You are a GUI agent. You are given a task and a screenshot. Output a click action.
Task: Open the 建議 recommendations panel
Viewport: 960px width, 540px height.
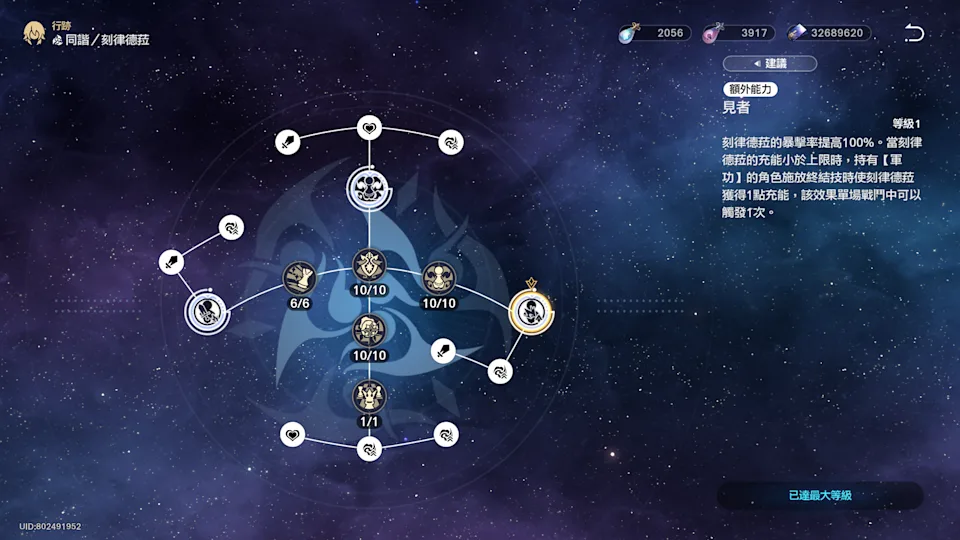[770, 64]
